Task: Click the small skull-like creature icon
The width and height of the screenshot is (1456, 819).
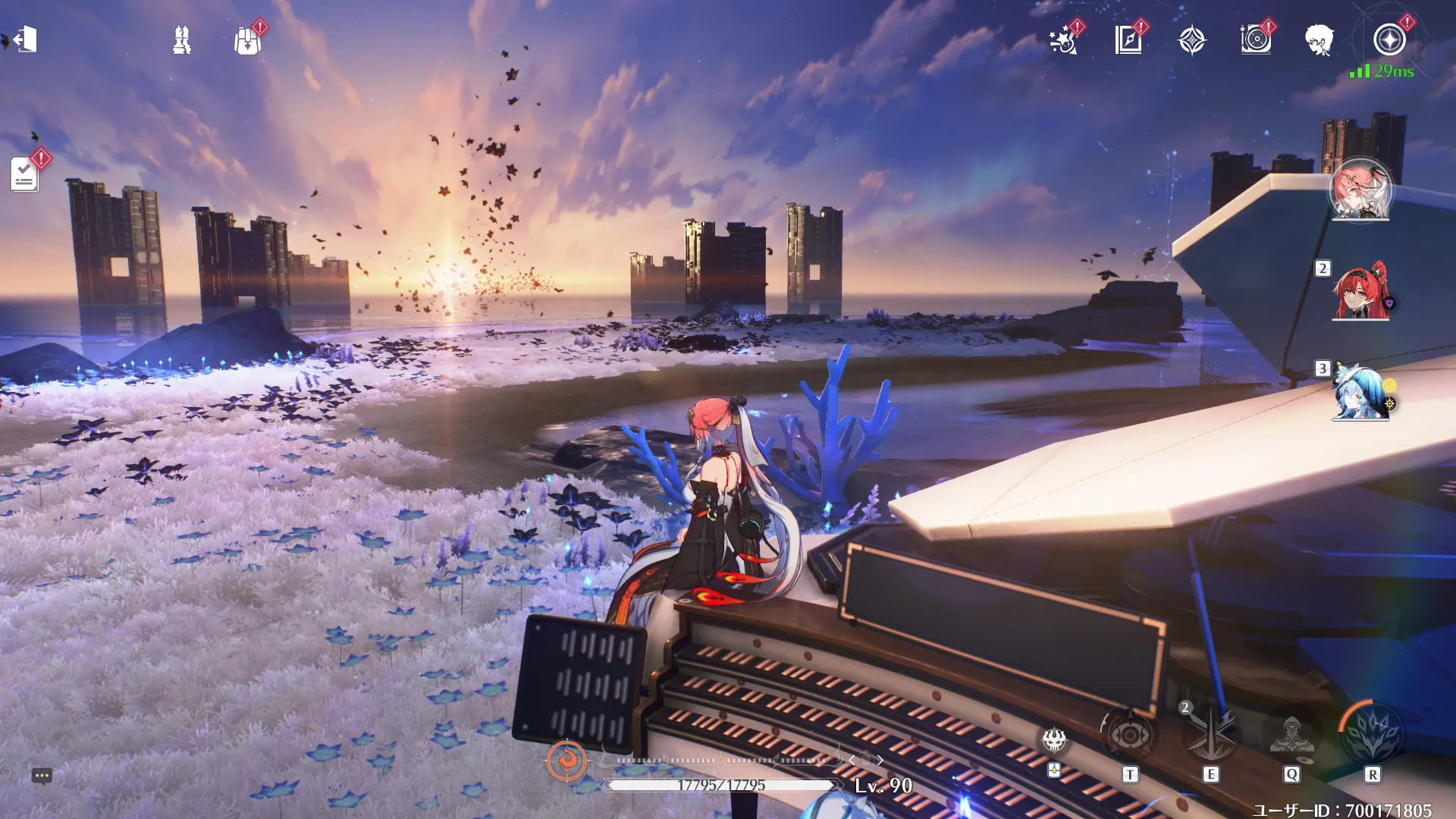Action: 1054,739
